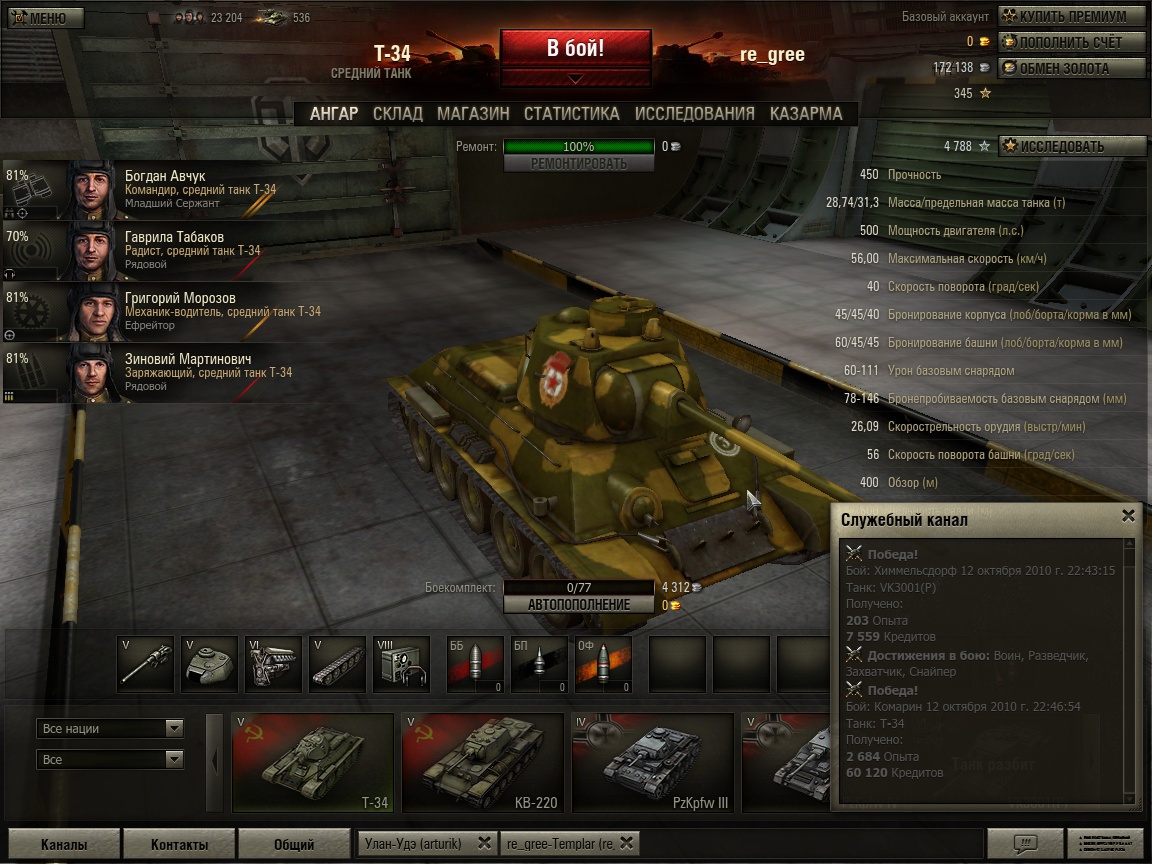1152x864 pixels.
Task: Select the КВ-220 tank in carousel
Action: pyautogui.click(x=483, y=762)
